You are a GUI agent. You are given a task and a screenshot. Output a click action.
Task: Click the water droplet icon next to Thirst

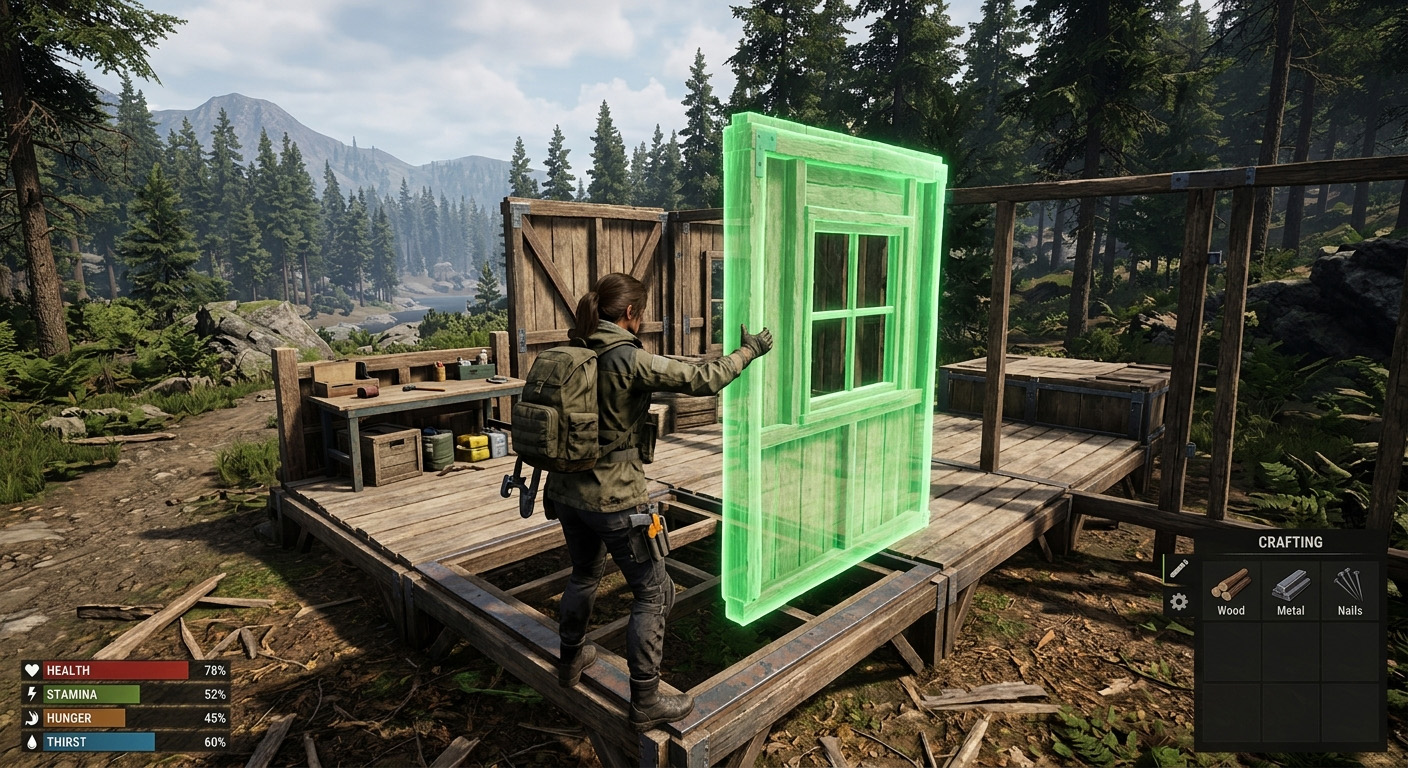[33, 742]
